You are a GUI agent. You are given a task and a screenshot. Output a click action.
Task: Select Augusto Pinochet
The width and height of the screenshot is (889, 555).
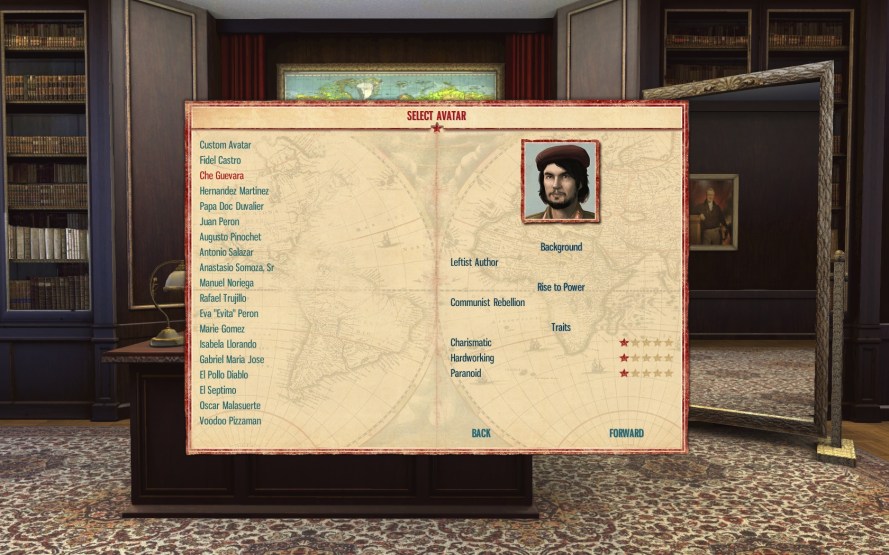pyautogui.click(x=230, y=237)
